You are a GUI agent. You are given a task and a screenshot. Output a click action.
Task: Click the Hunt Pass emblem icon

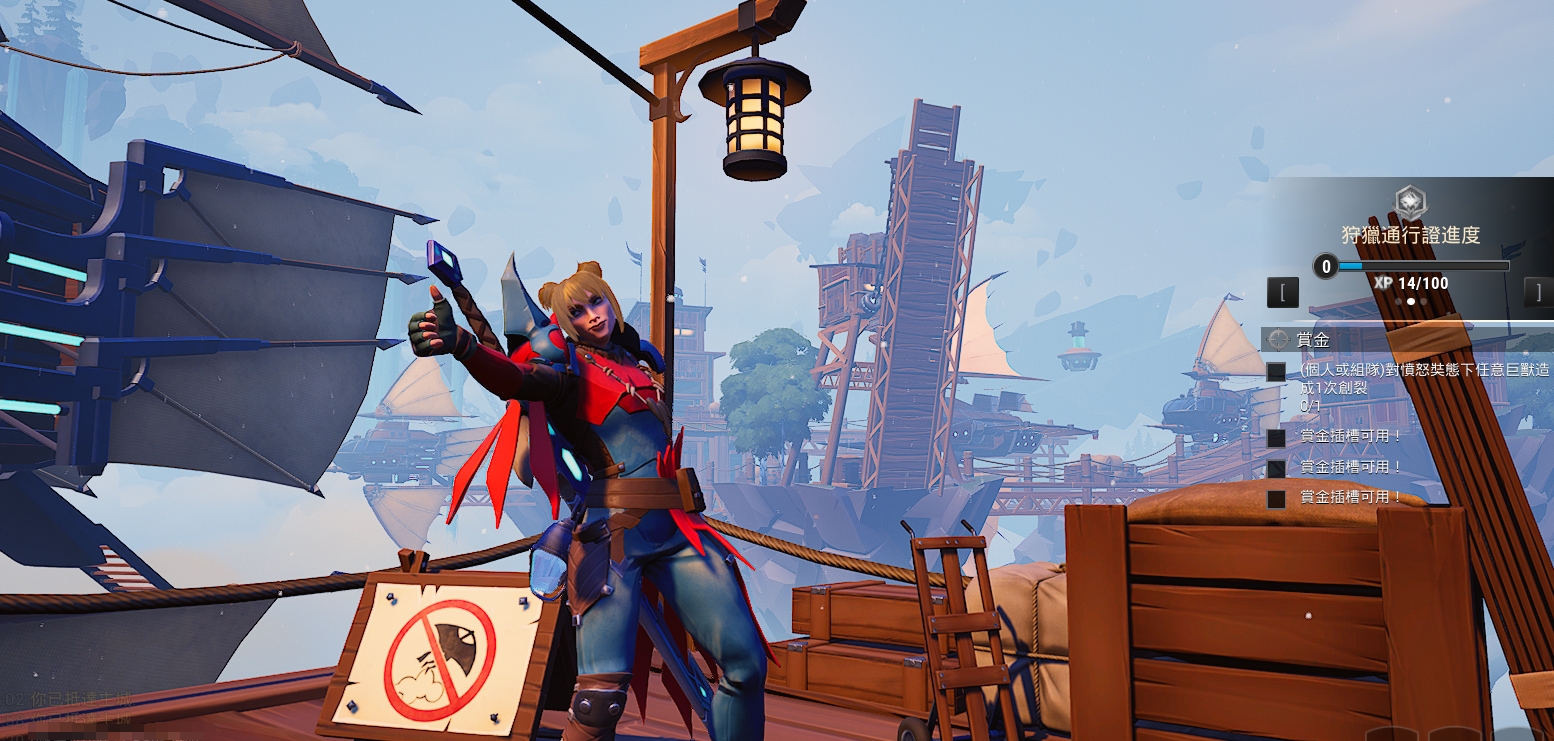(x=1410, y=203)
